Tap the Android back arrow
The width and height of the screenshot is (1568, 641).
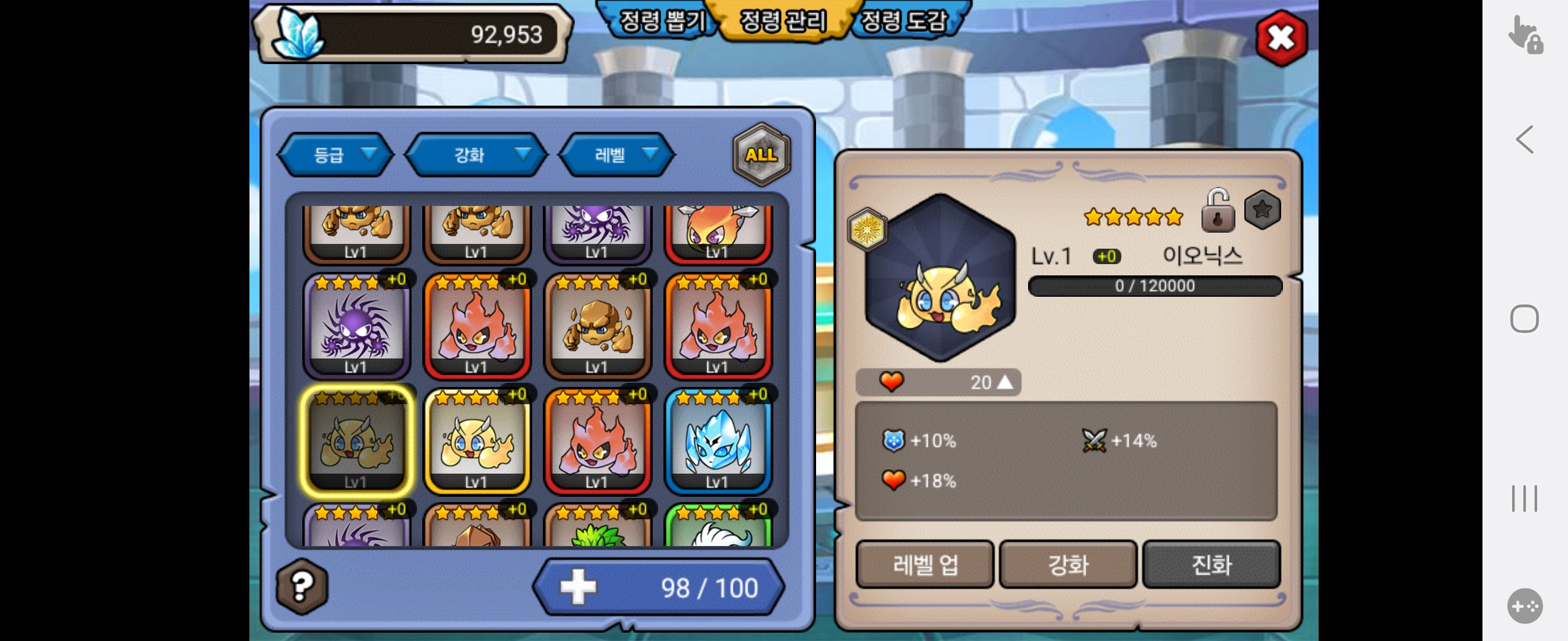[x=1524, y=140]
